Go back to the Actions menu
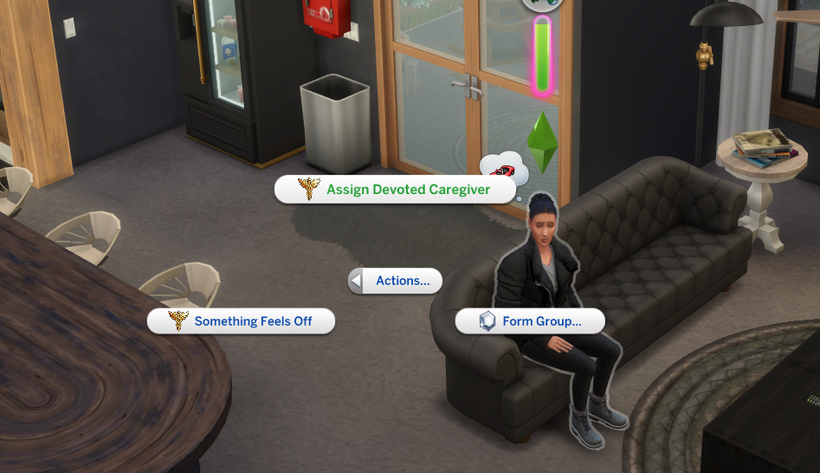The width and height of the screenshot is (820, 473). click(396, 281)
